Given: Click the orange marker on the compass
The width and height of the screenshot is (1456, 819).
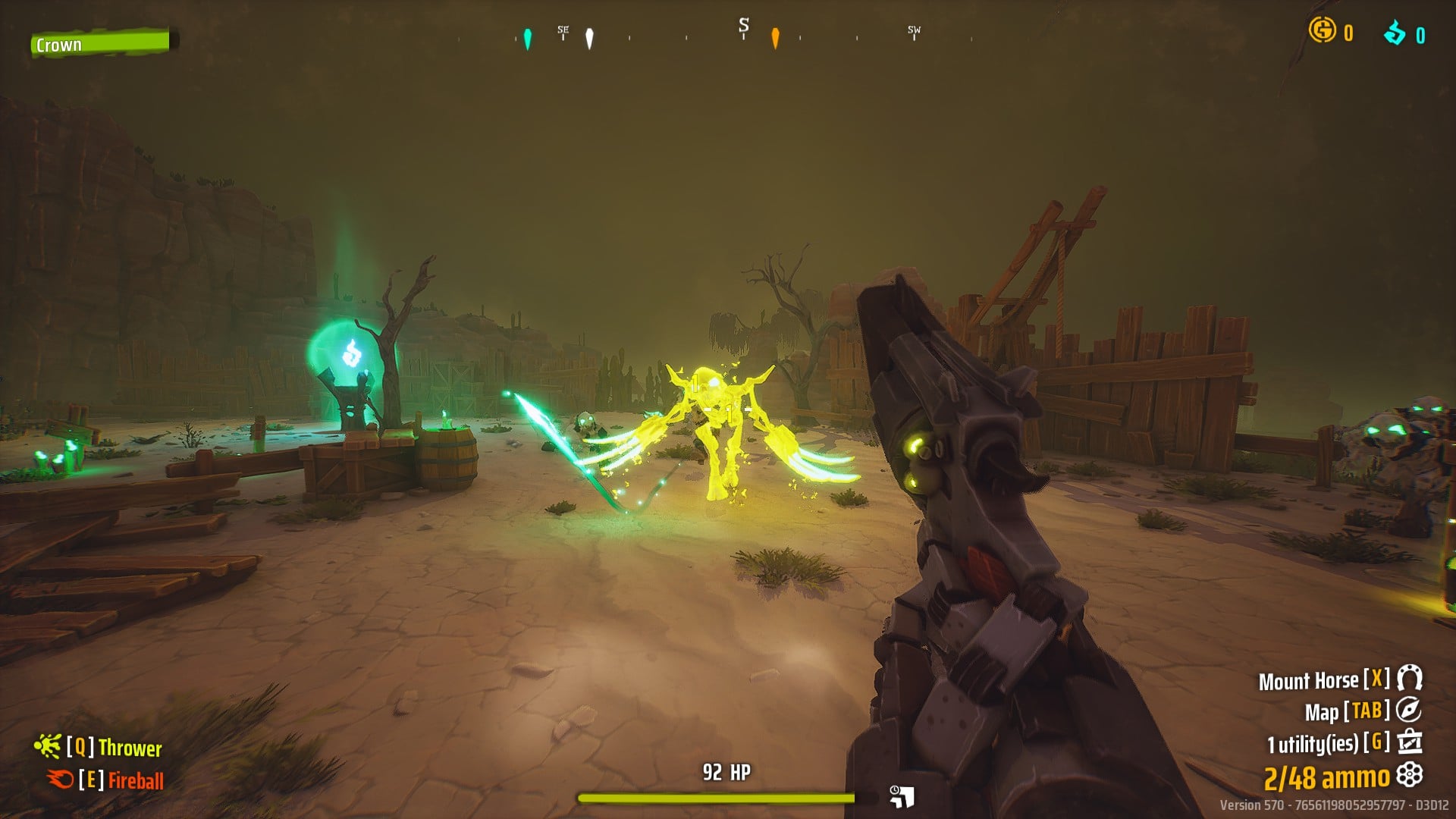Looking at the screenshot, I should click(775, 38).
